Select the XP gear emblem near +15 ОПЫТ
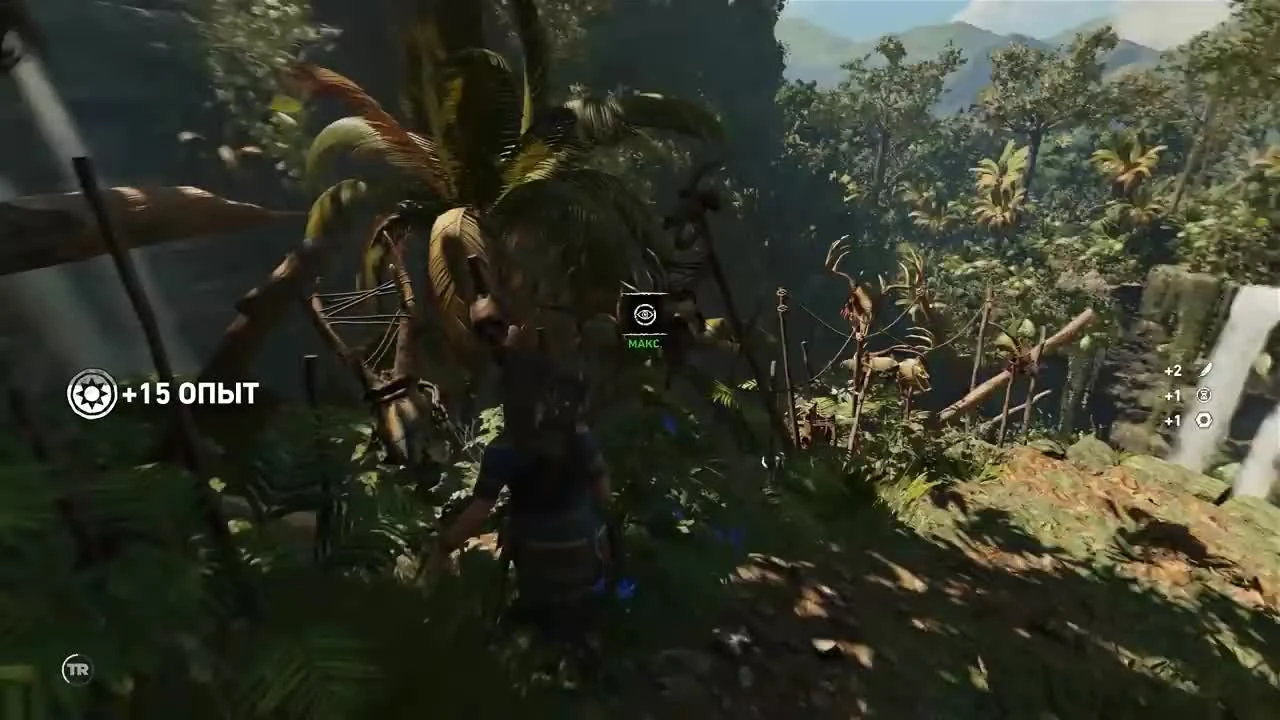Screen dimensions: 1280x720 click(x=92, y=394)
